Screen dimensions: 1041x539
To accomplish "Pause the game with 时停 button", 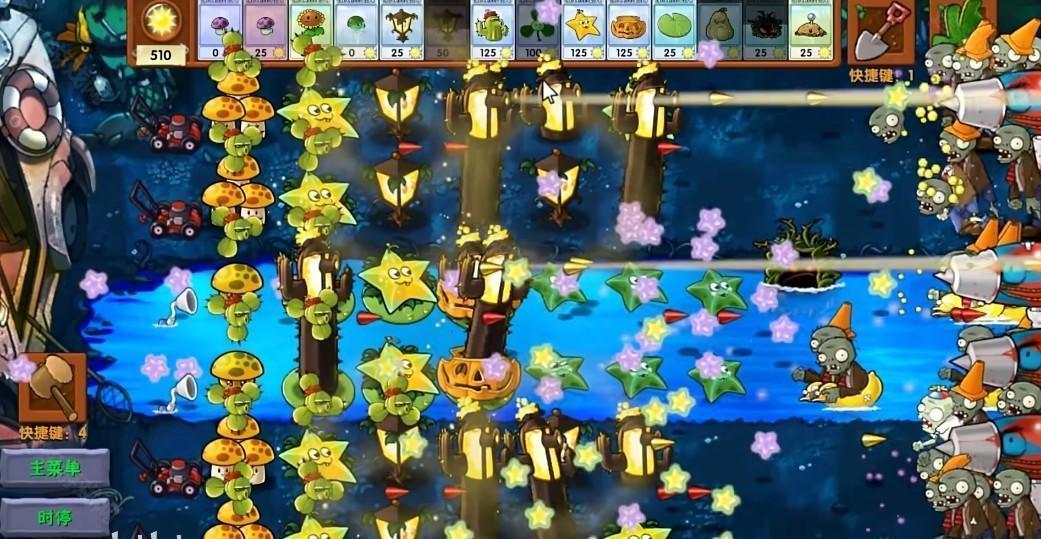I will [55, 517].
